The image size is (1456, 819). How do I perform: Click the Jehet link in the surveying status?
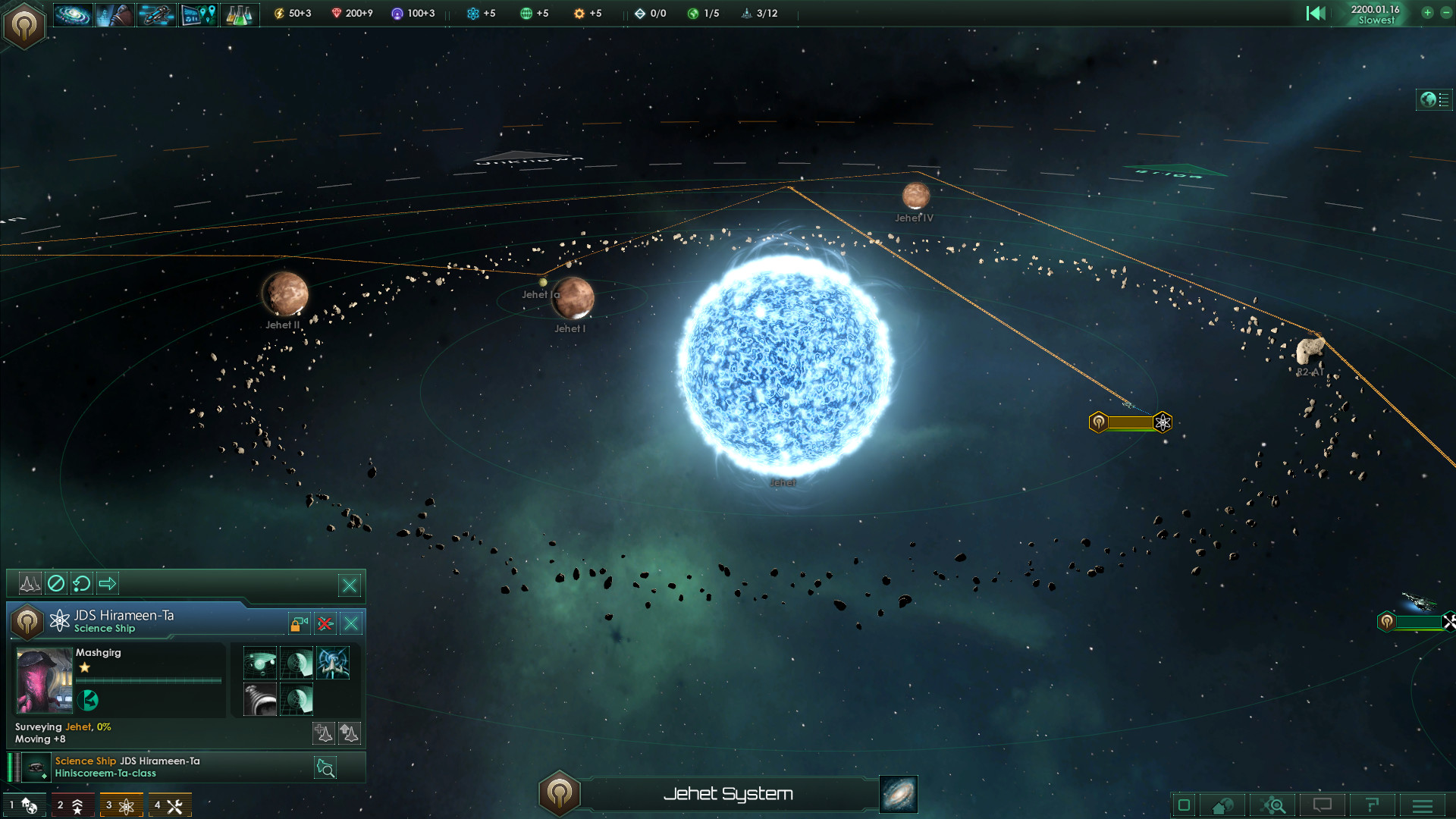[x=78, y=726]
